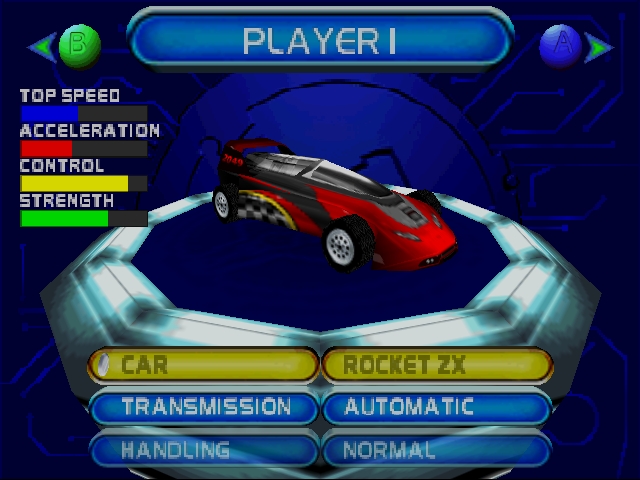Toggle the AUTOMATIC transmission value

pyautogui.click(x=436, y=407)
